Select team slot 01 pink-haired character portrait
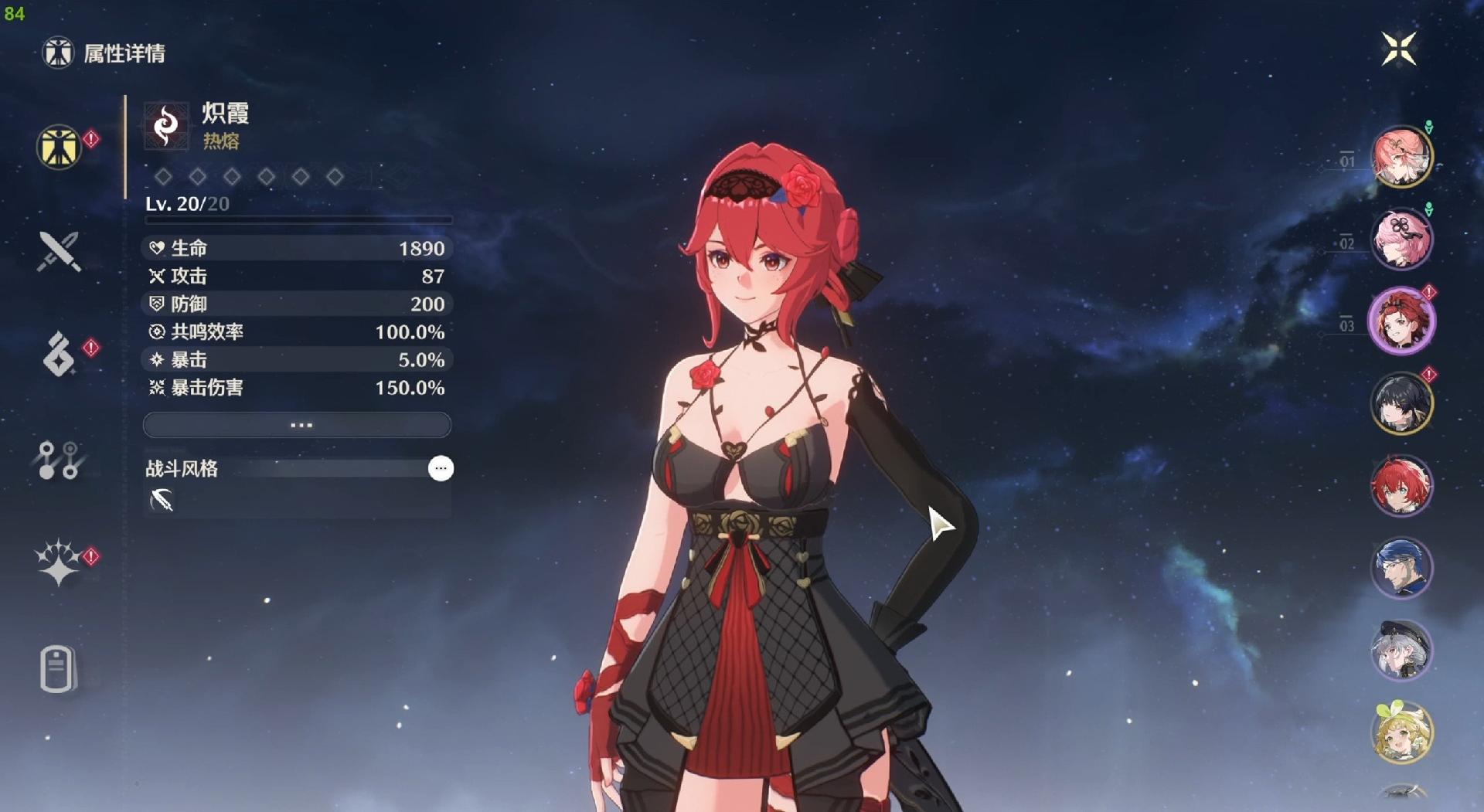The height and width of the screenshot is (812, 1484). point(1401,157)
